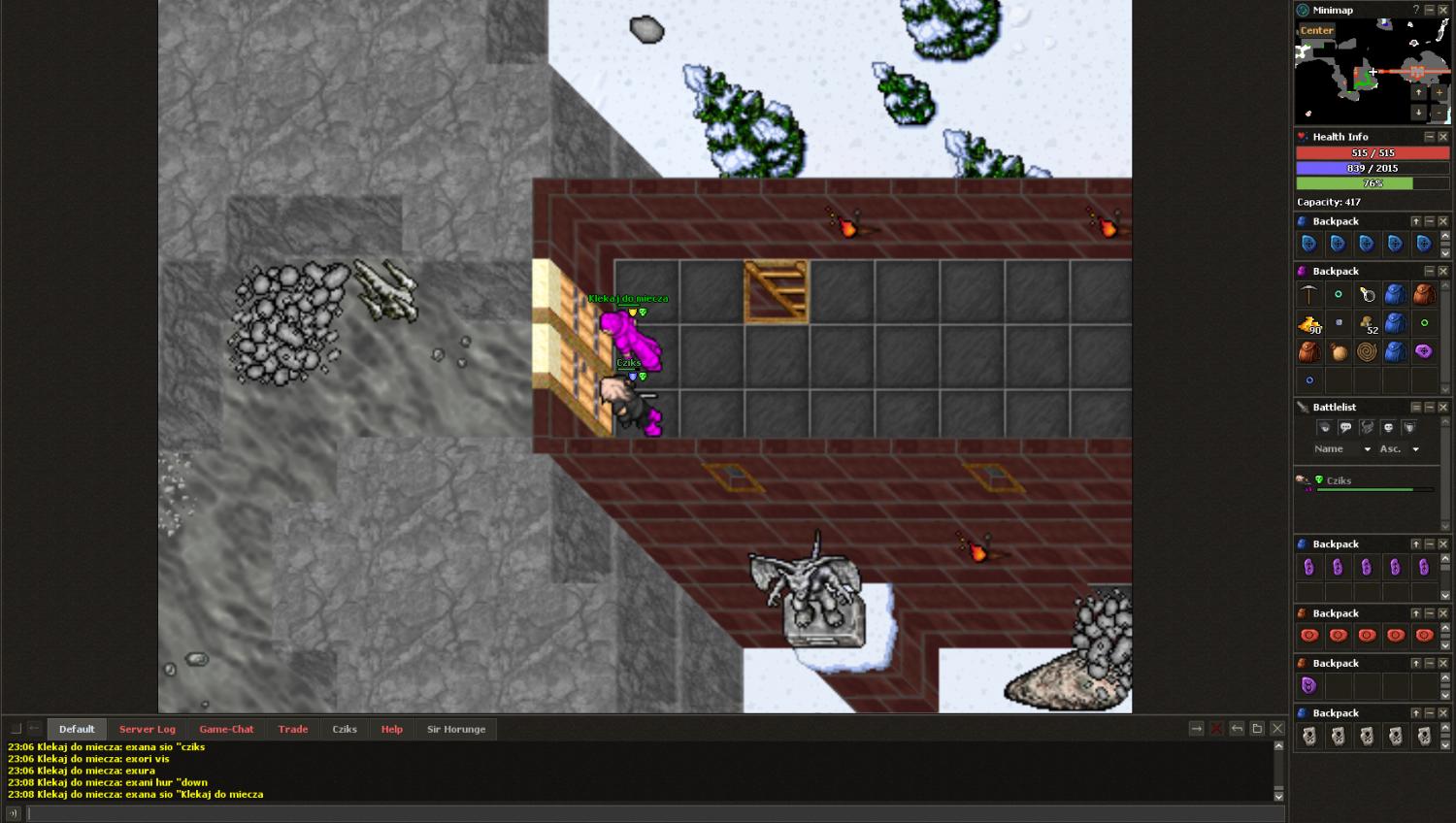Viewport: 1456px width, 823px height.
Task: Minimize the Health Info panel
Action: 1429,137
